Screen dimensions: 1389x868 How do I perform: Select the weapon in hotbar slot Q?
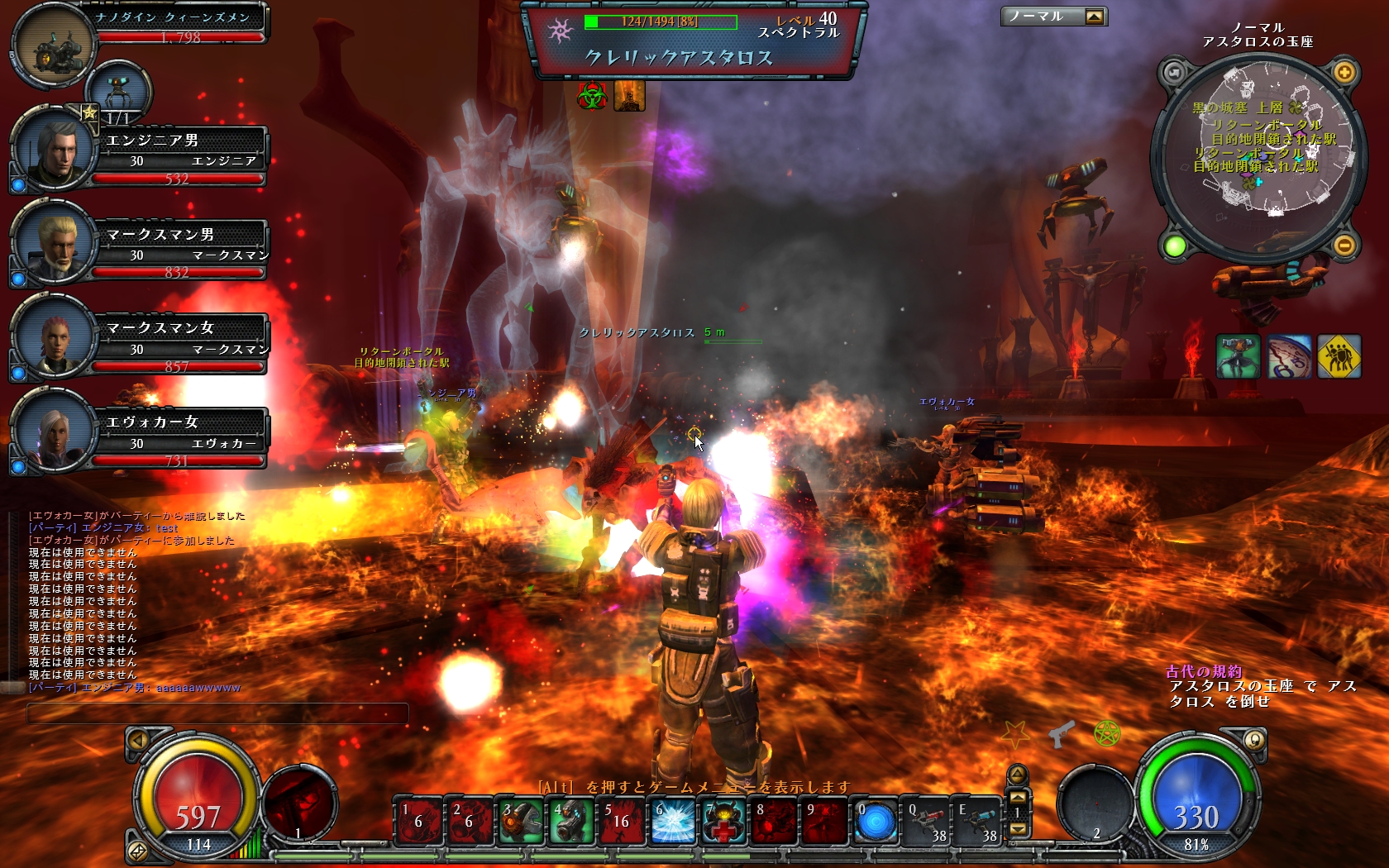pyautogui.click(x=927, y=822)
